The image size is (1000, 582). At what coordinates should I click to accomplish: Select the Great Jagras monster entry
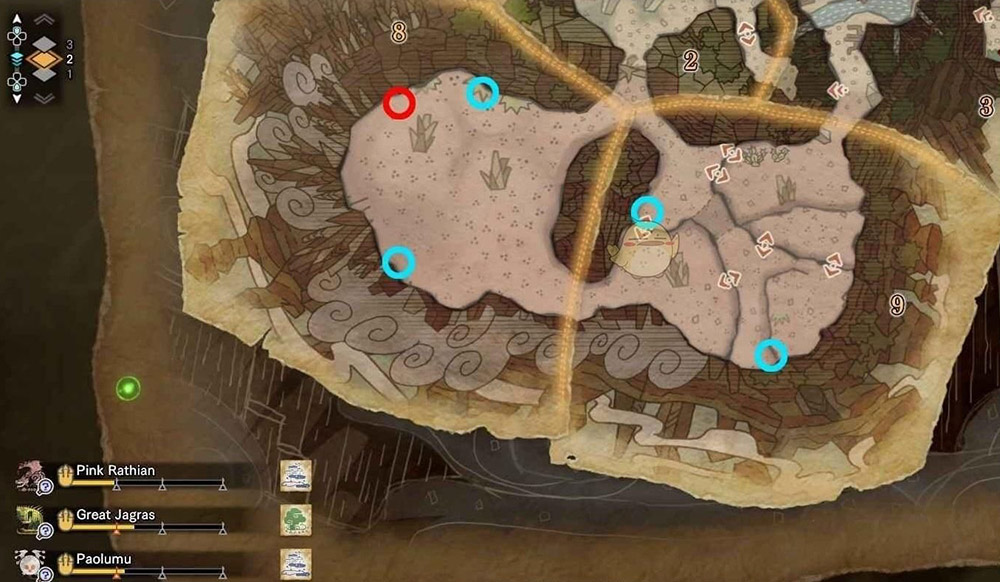pos(113,516)
